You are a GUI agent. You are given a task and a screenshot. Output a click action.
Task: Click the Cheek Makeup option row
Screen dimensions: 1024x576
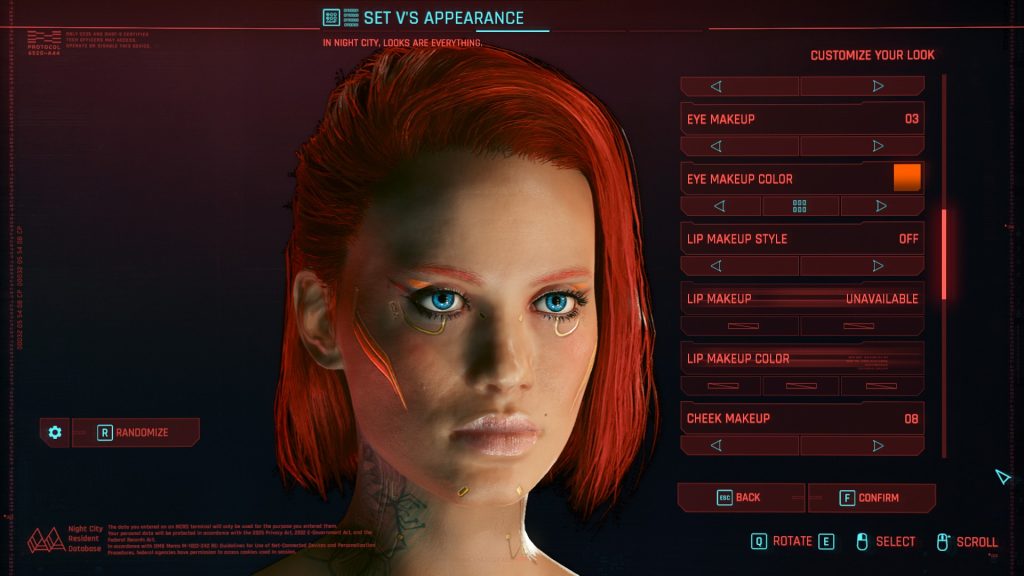click(802, 418)
